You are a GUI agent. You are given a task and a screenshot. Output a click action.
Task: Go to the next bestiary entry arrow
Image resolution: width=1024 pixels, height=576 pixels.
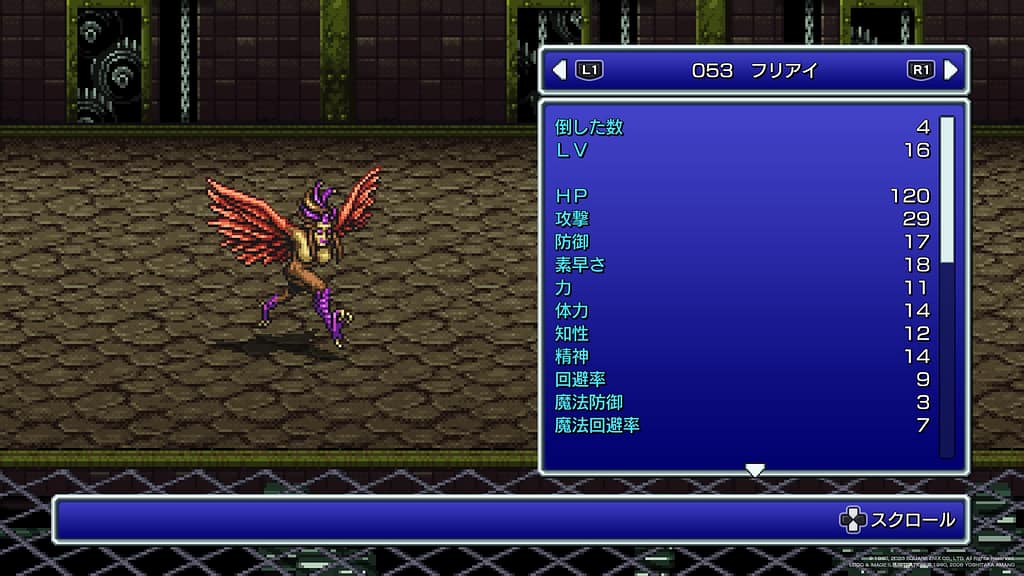click(950, 70)
